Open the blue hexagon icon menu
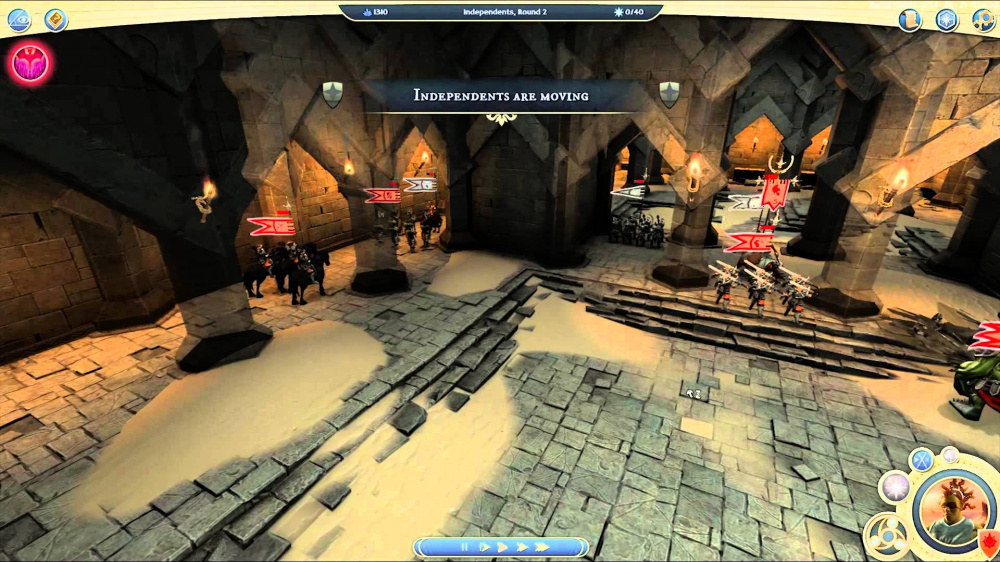 947,20
